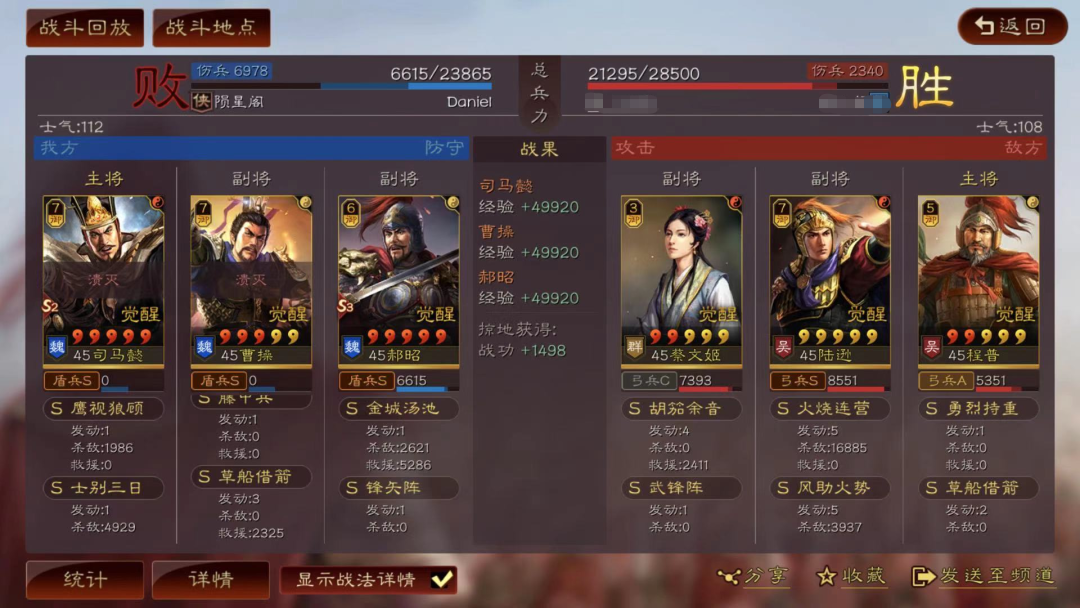Open the 详情 details view

tap(210, 579)
